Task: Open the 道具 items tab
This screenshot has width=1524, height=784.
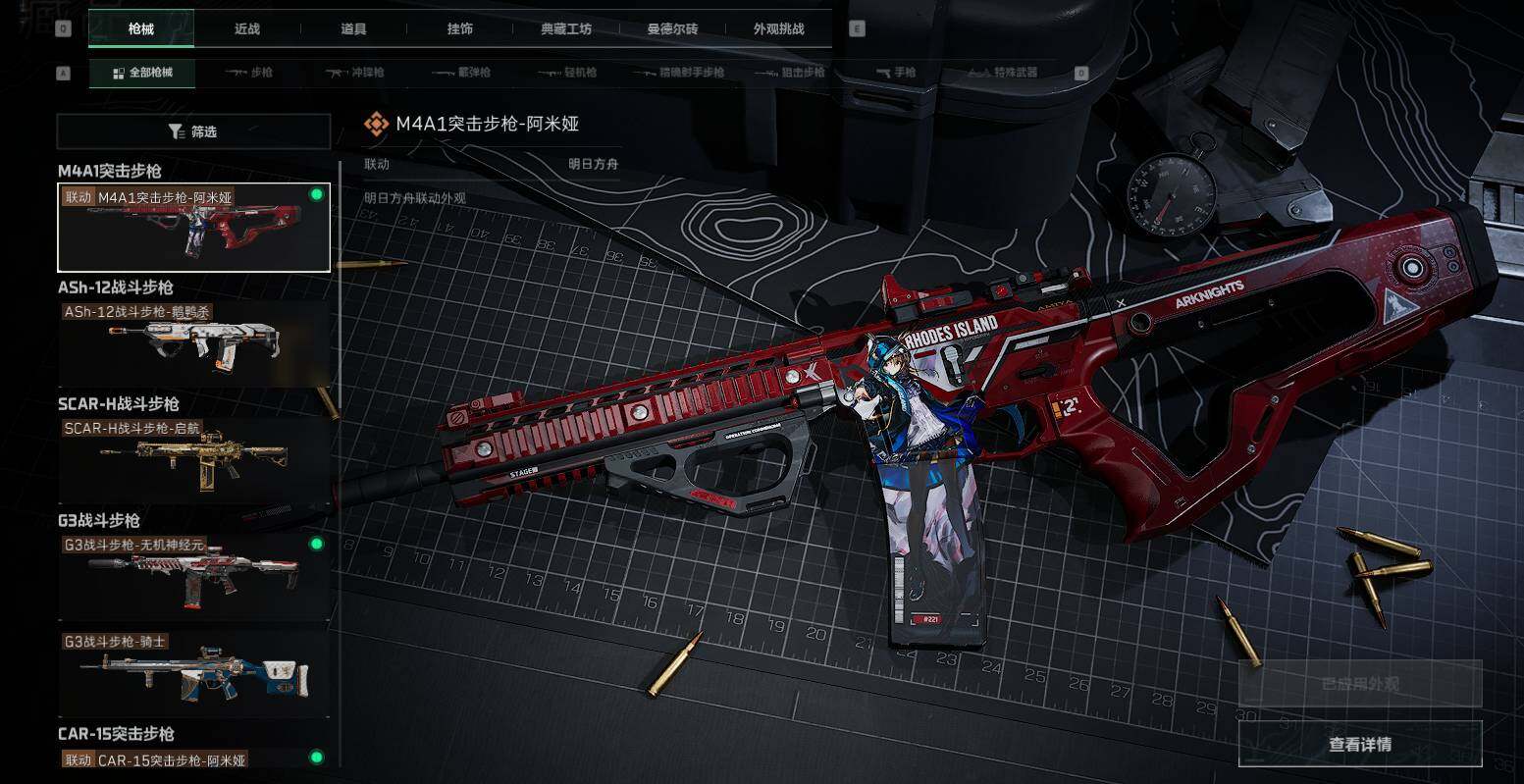Action: 353,28
